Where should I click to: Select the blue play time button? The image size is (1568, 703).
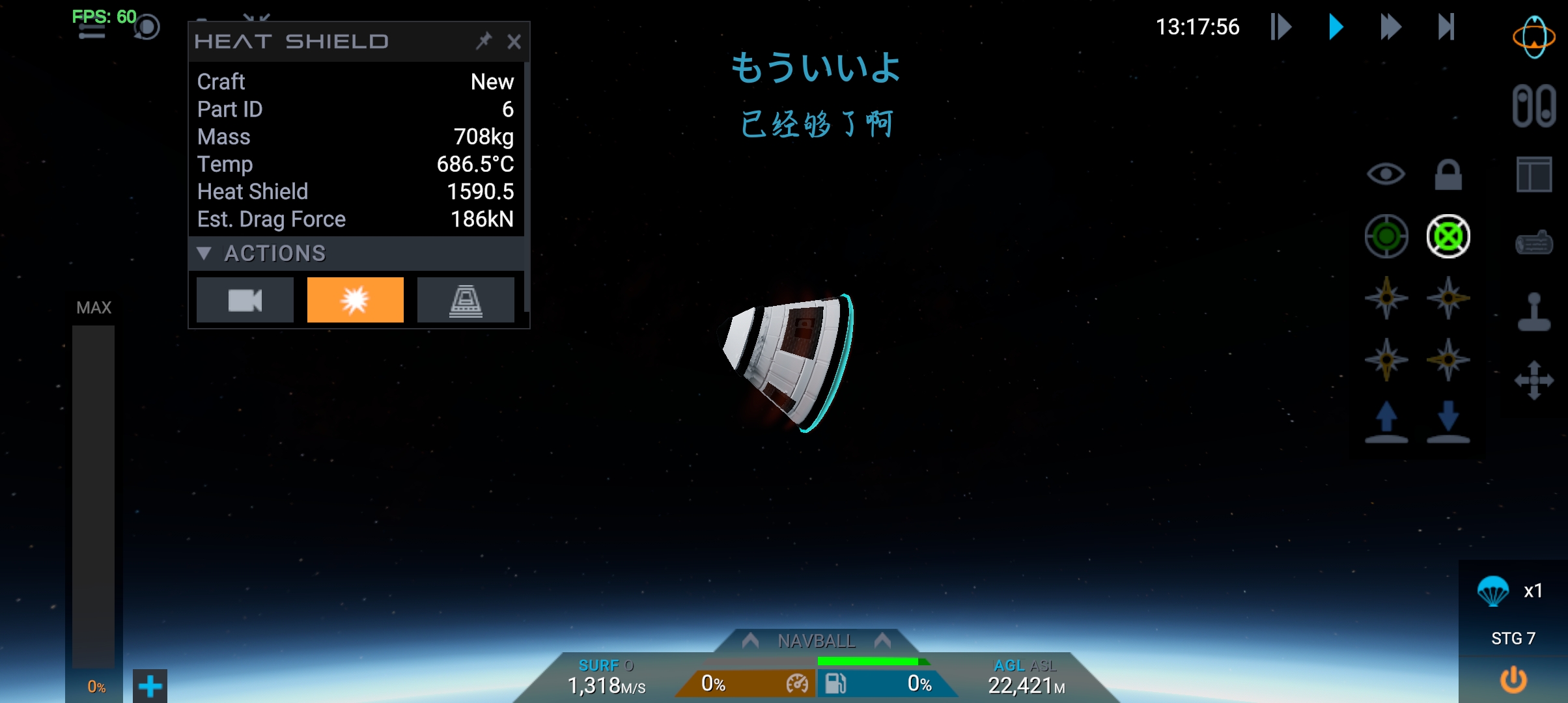(x=1336, y=27)
